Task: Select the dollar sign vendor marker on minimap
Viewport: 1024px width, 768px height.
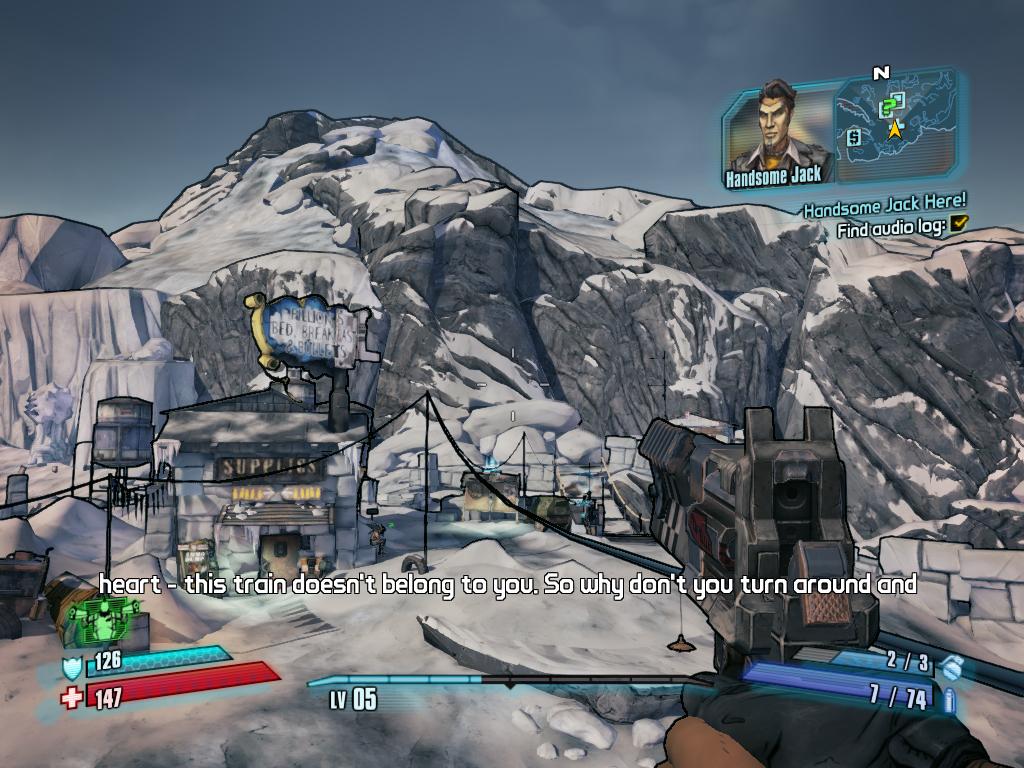Action: [x=855, y=138]
